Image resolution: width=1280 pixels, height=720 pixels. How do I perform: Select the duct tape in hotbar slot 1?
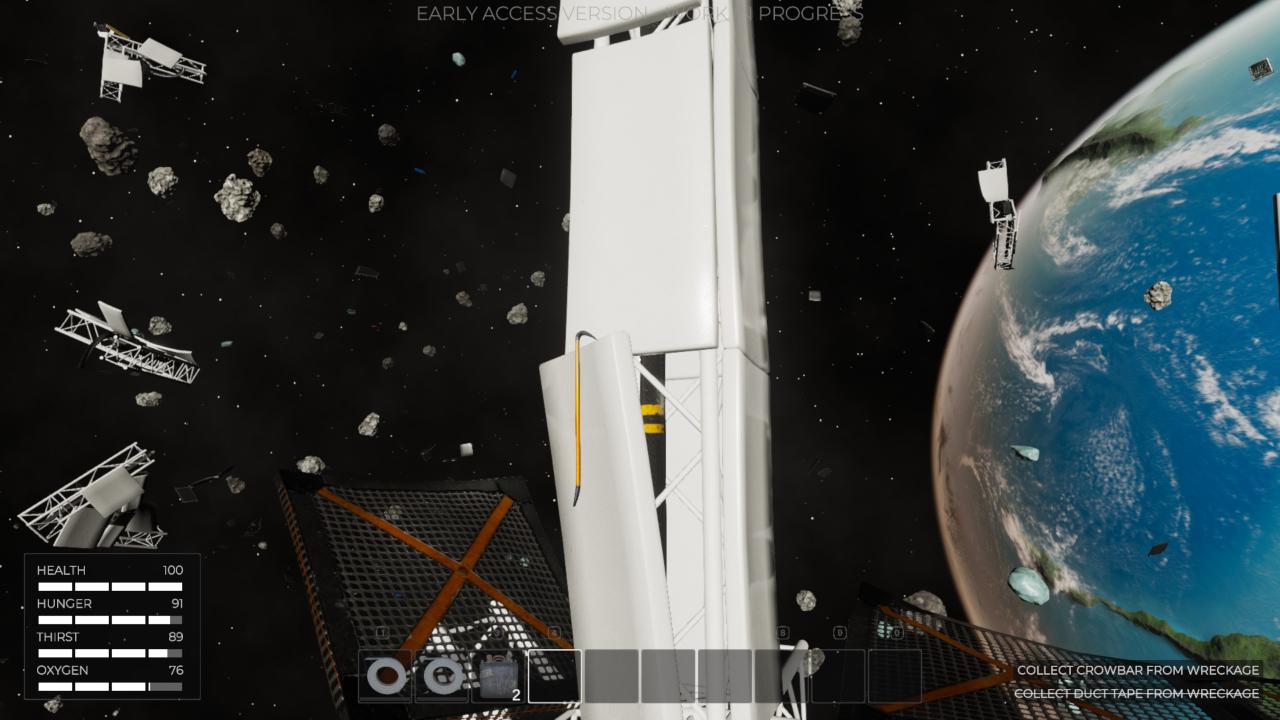(x=385, y=676)
